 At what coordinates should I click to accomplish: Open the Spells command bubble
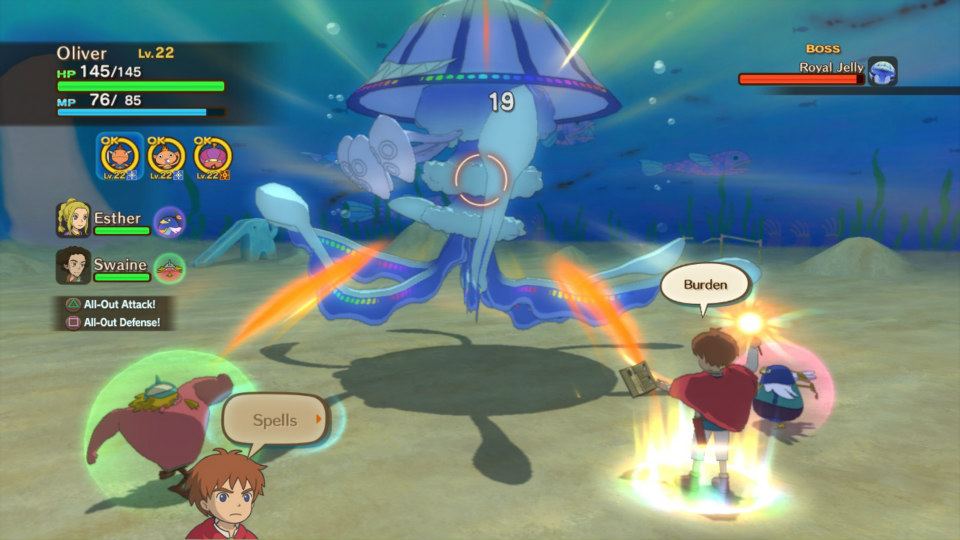coord(274,421)
